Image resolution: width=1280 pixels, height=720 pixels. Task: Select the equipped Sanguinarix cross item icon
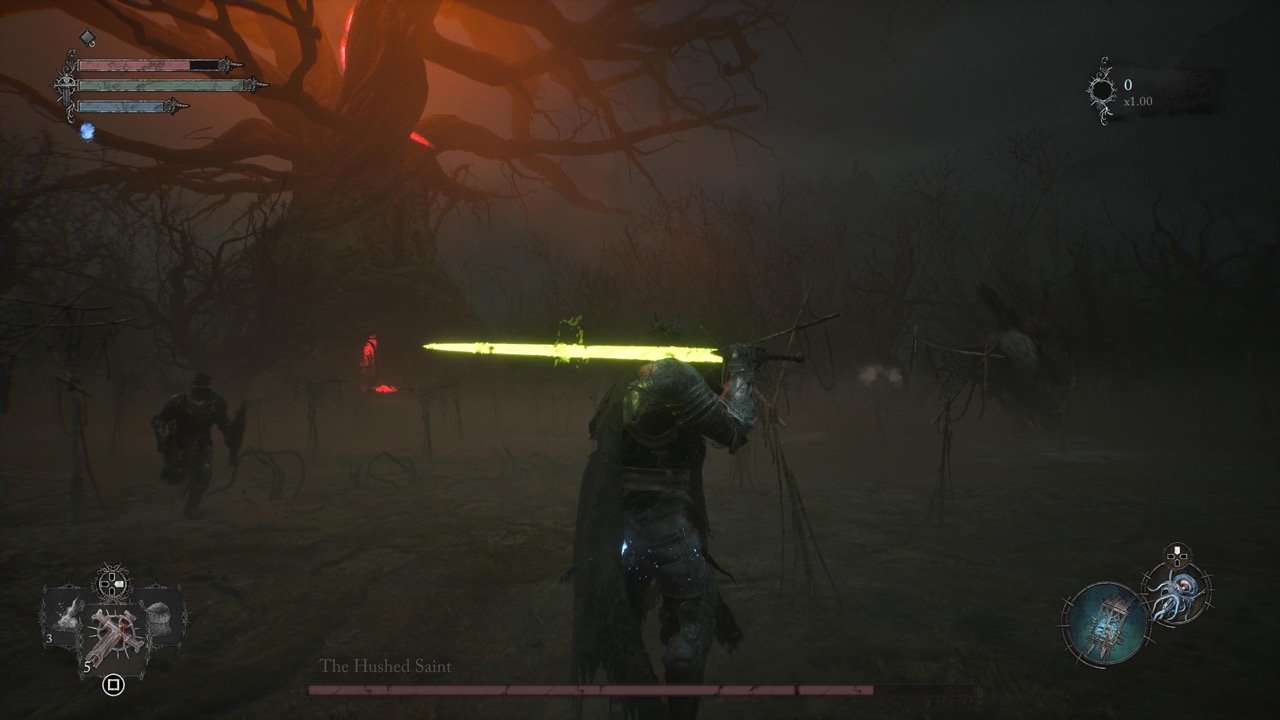tap(113, 634)
